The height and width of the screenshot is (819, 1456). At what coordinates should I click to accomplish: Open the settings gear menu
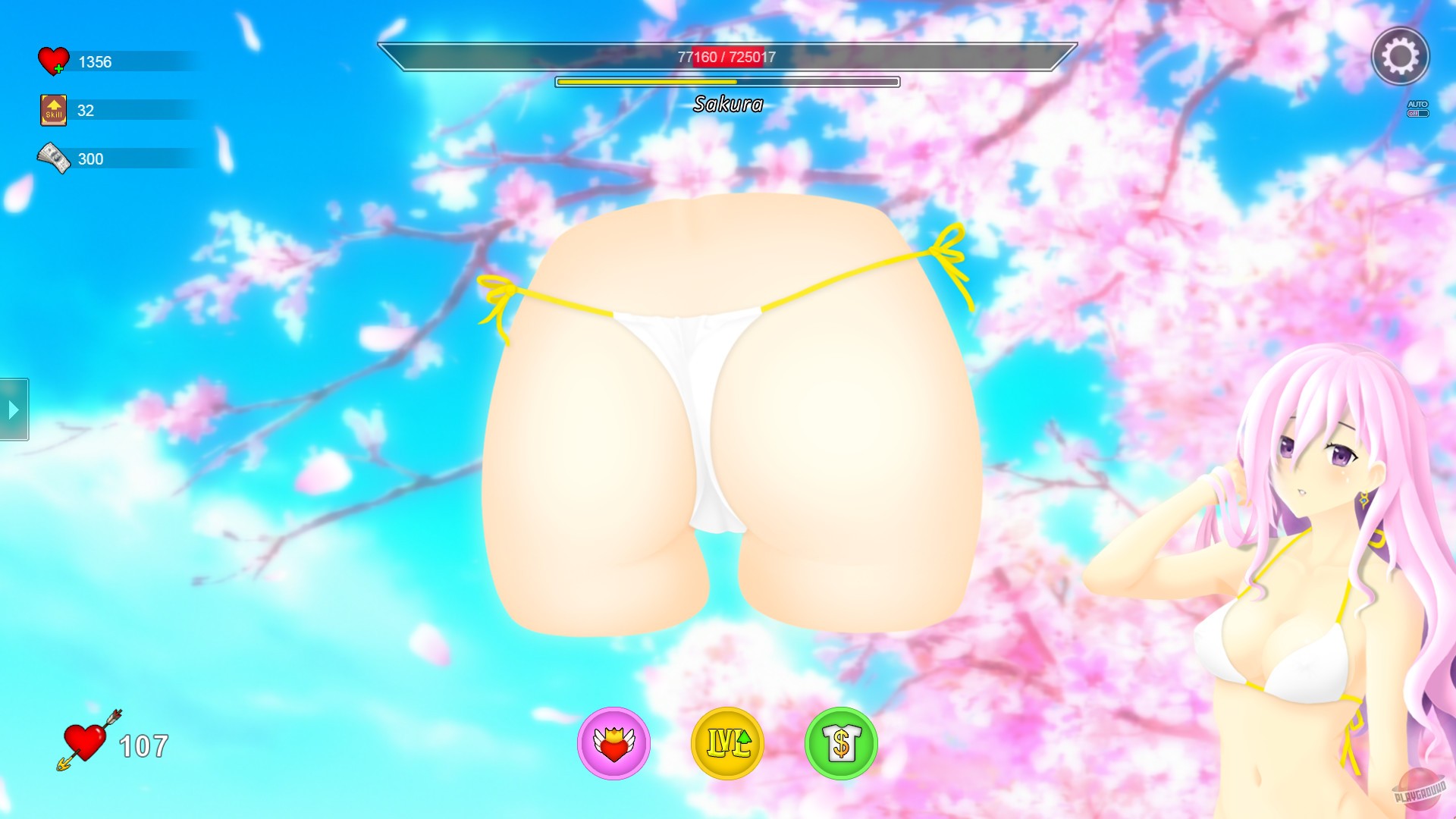(x=1401, y=57)
